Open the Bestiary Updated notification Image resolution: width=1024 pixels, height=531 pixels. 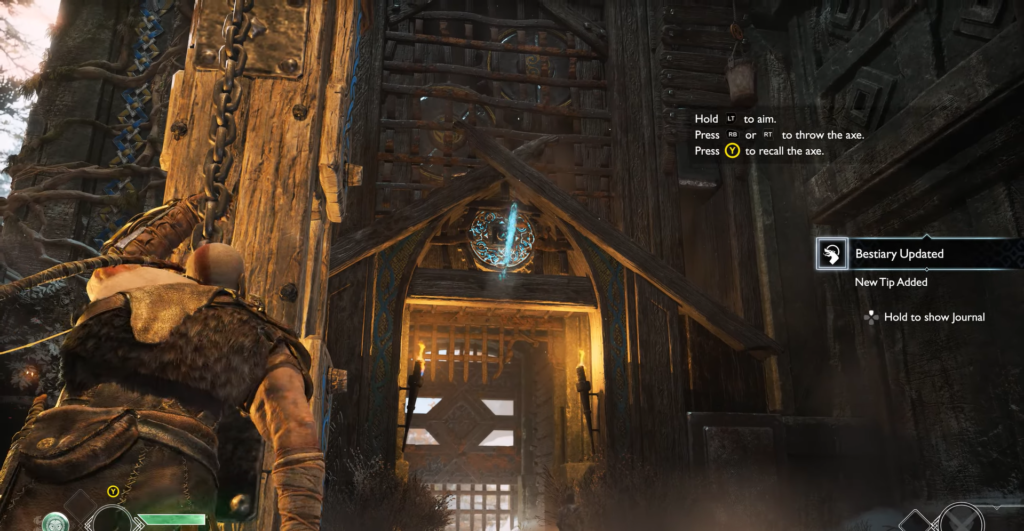click(x=898, y=254)
